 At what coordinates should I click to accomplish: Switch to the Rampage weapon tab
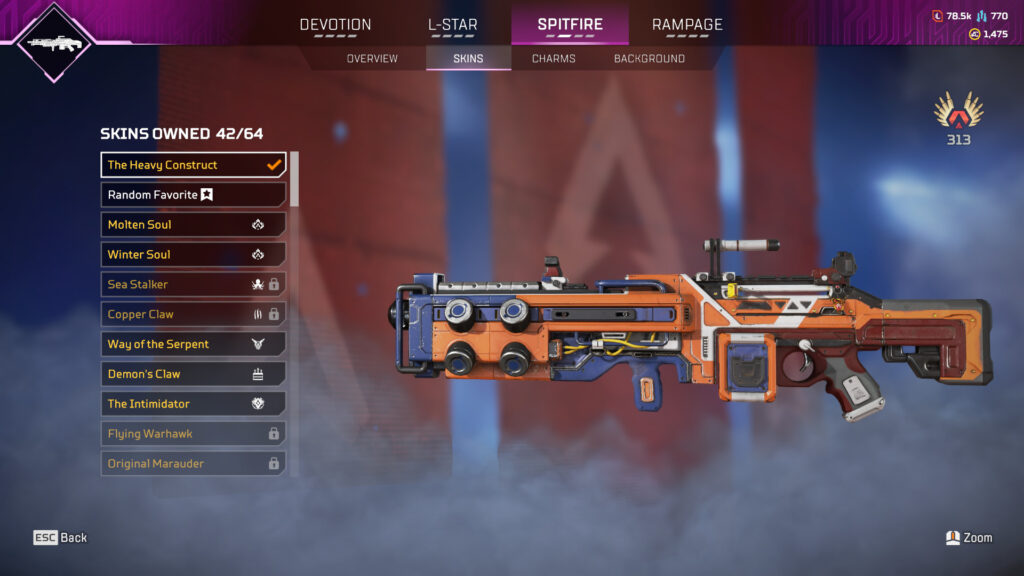point(687,25)
